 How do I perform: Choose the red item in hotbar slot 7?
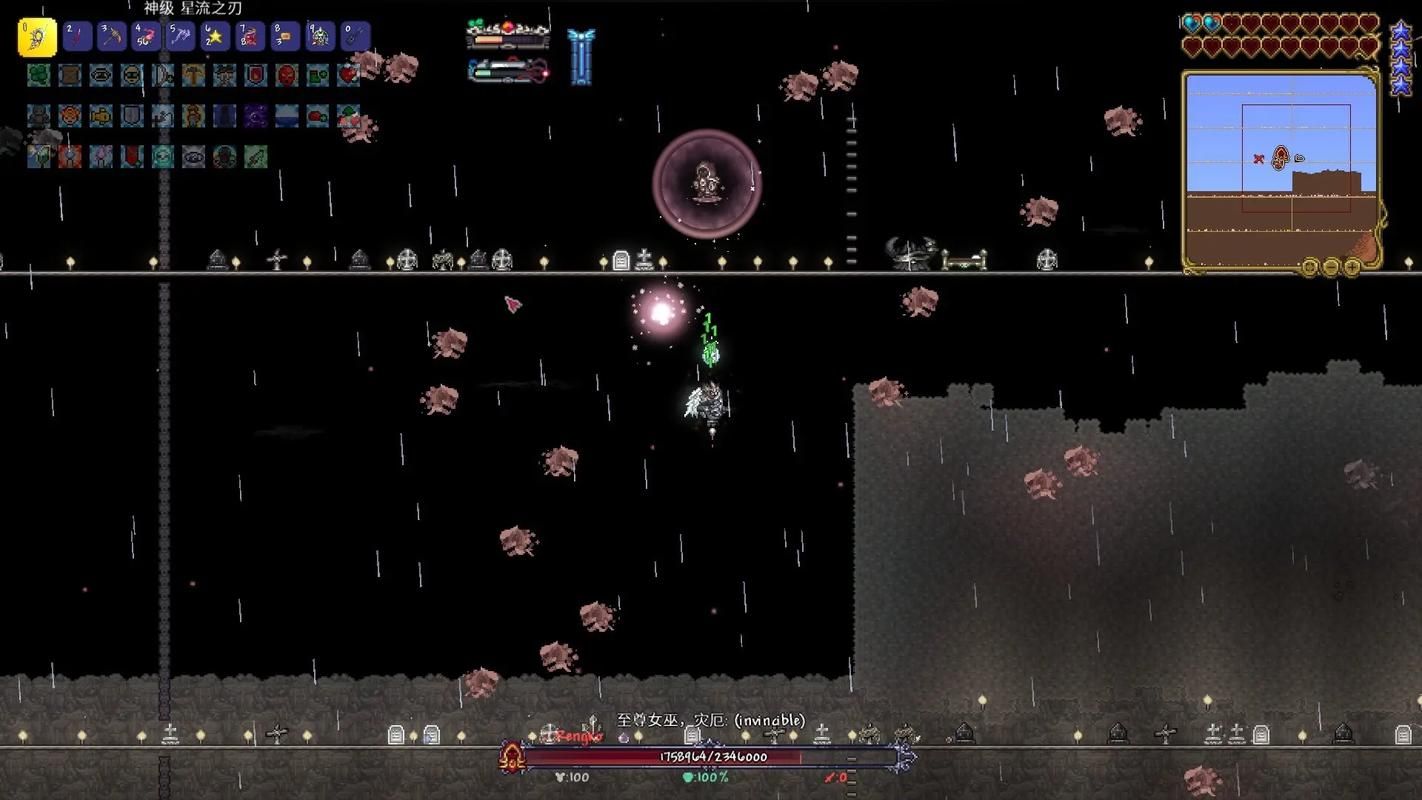tap(250, 37)
